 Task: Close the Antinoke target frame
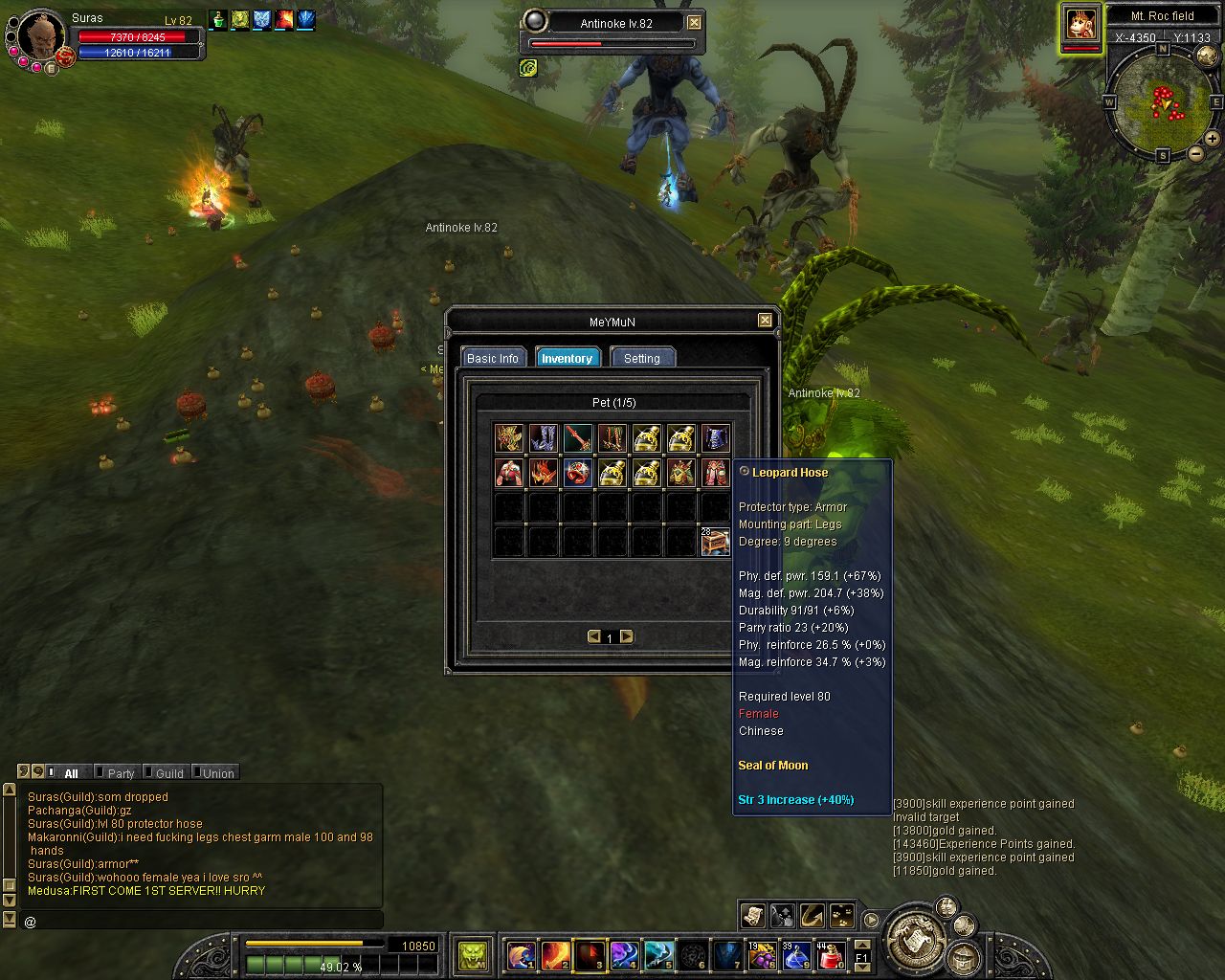coord(694,23)
